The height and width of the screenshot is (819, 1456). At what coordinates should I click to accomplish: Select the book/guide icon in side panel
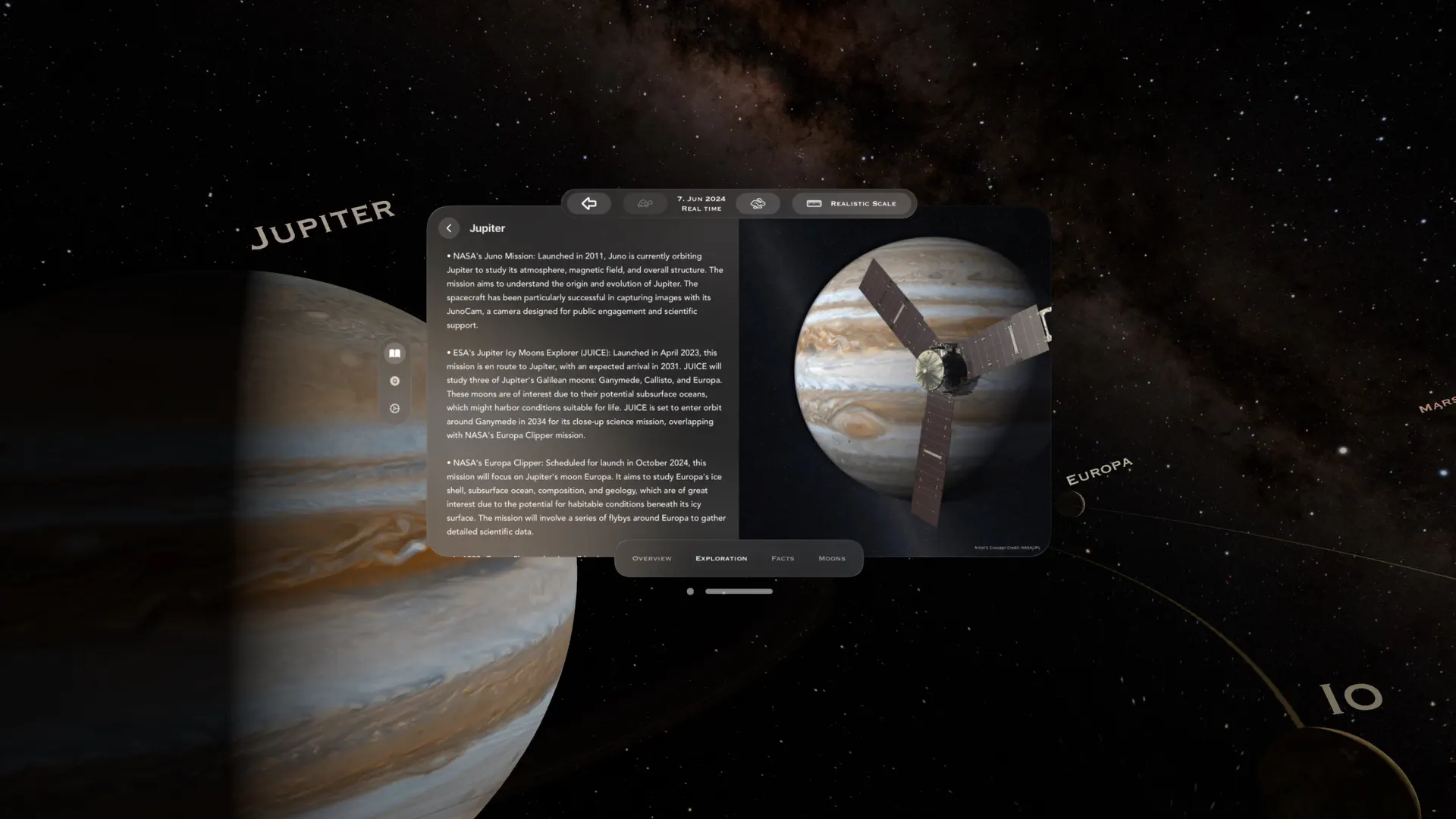395,353
